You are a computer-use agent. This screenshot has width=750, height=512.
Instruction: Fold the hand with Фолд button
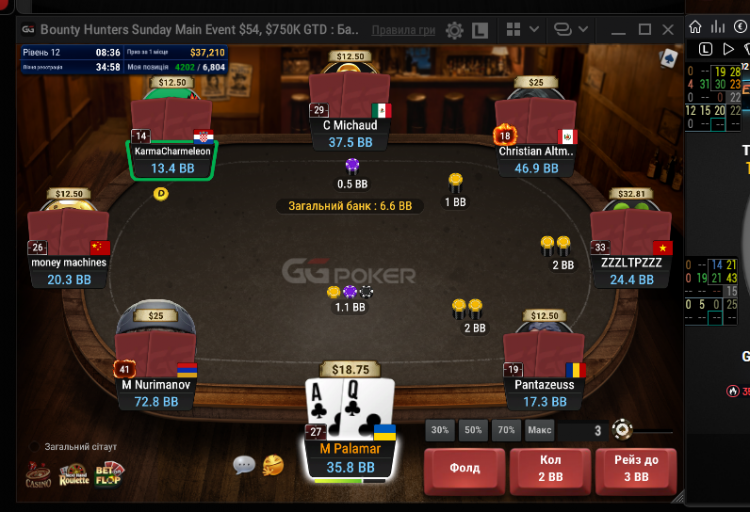tap(464, 469)
